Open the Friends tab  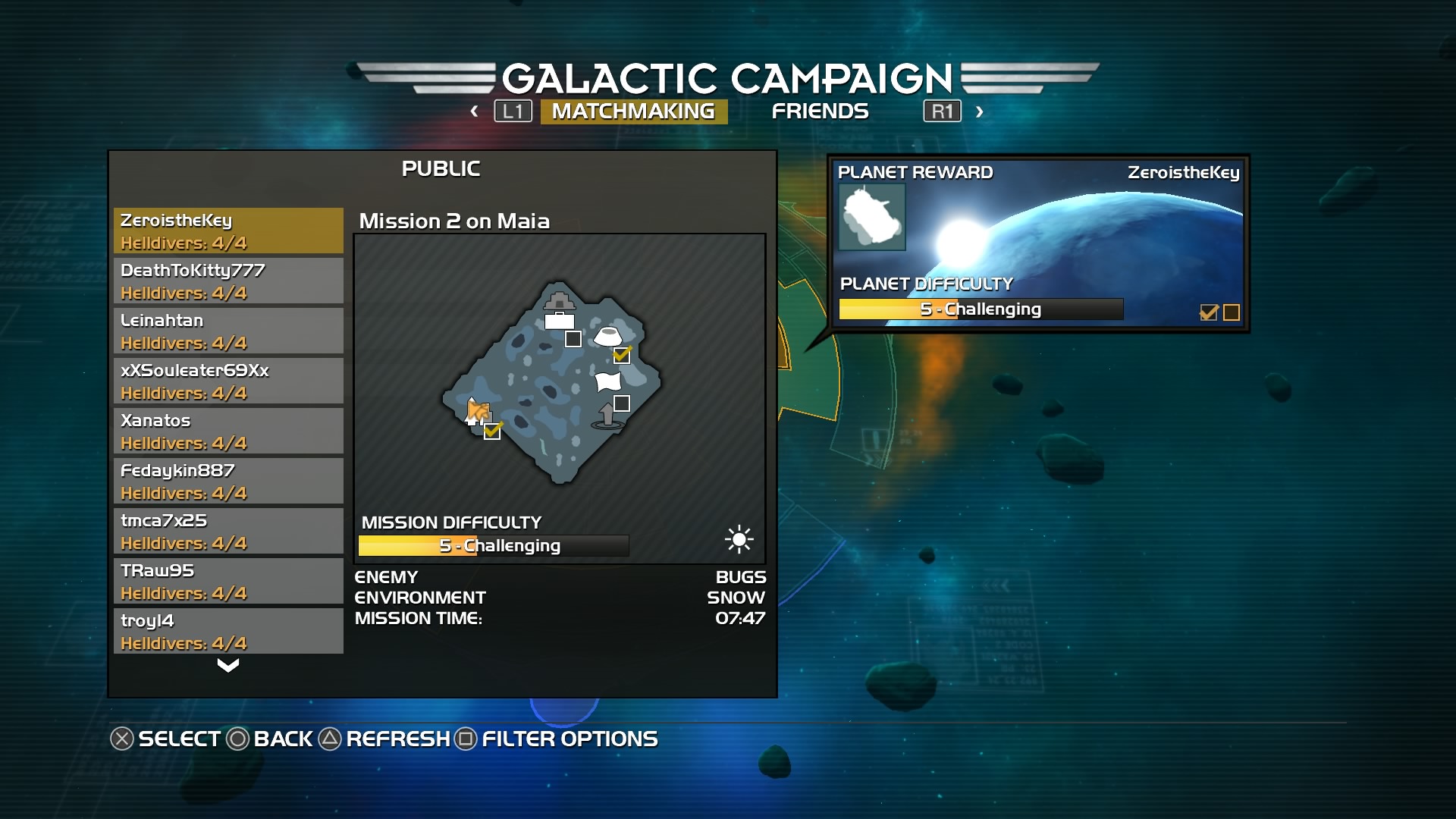point(820,111)
